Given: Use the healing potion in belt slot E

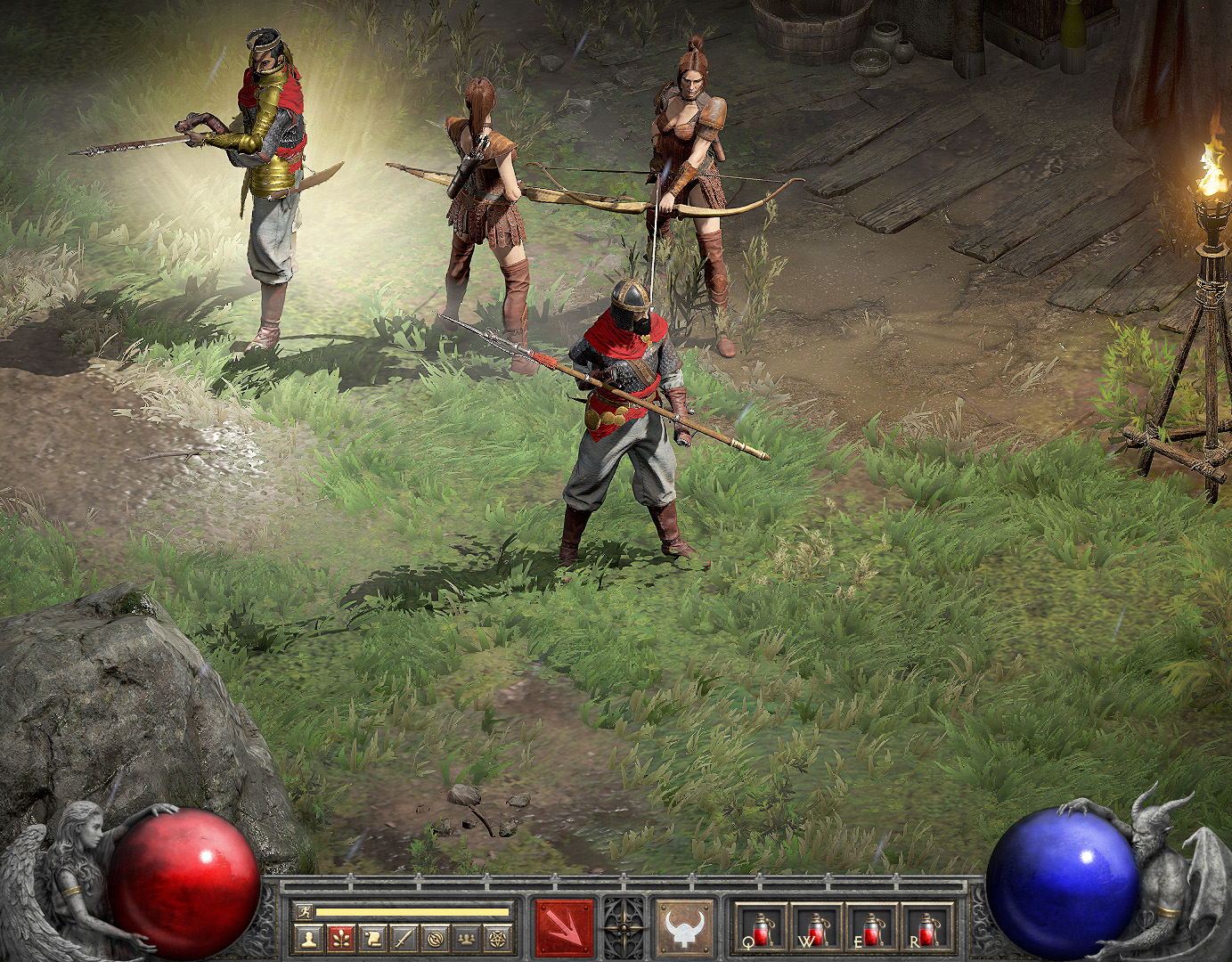Looking at the screenshot, I should pos(871,927).
